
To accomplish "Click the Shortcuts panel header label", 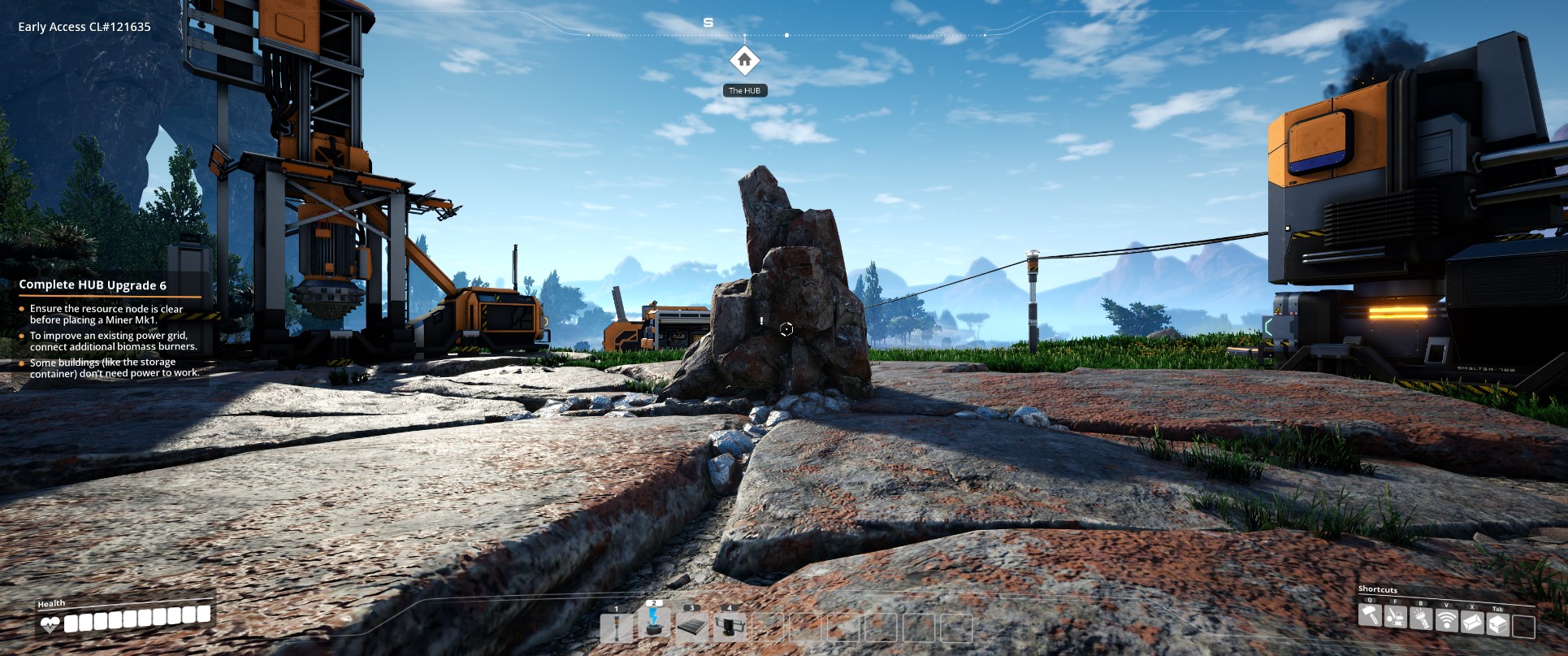I will coord(1378,589).
